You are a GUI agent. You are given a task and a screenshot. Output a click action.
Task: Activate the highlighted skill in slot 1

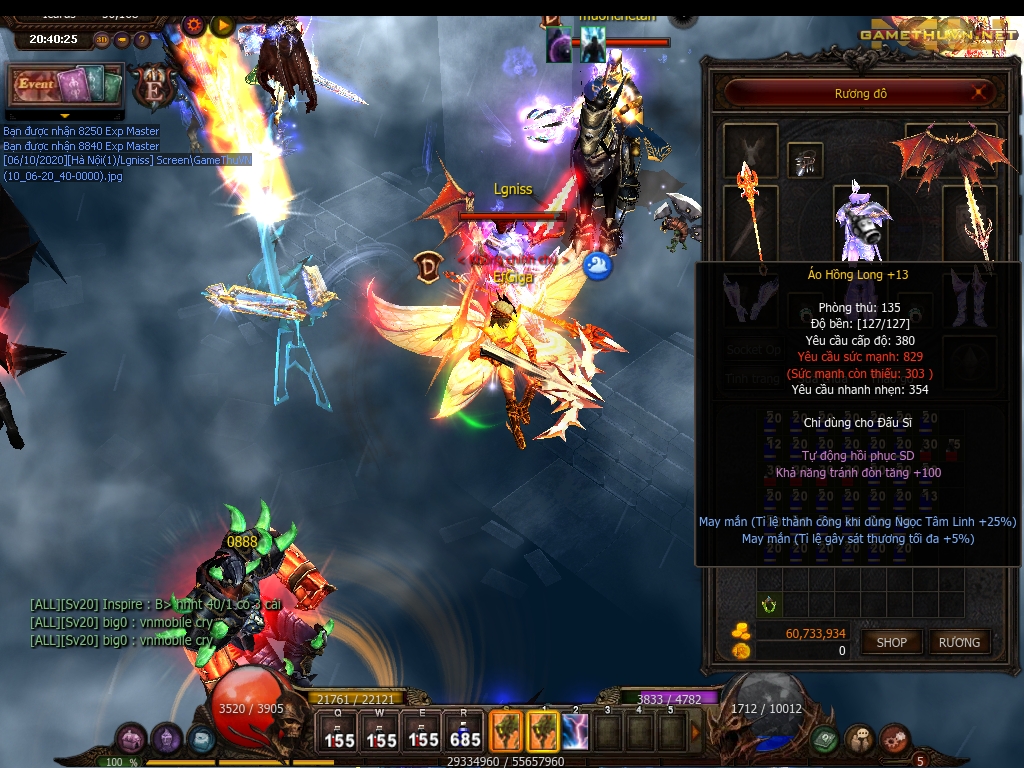click(x=542, y=731)
